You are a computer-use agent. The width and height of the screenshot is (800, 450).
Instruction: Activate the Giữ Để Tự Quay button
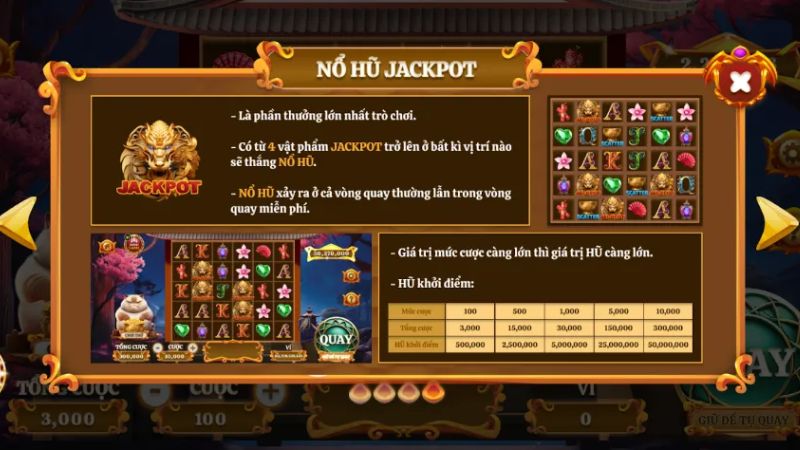click(741, 419)
